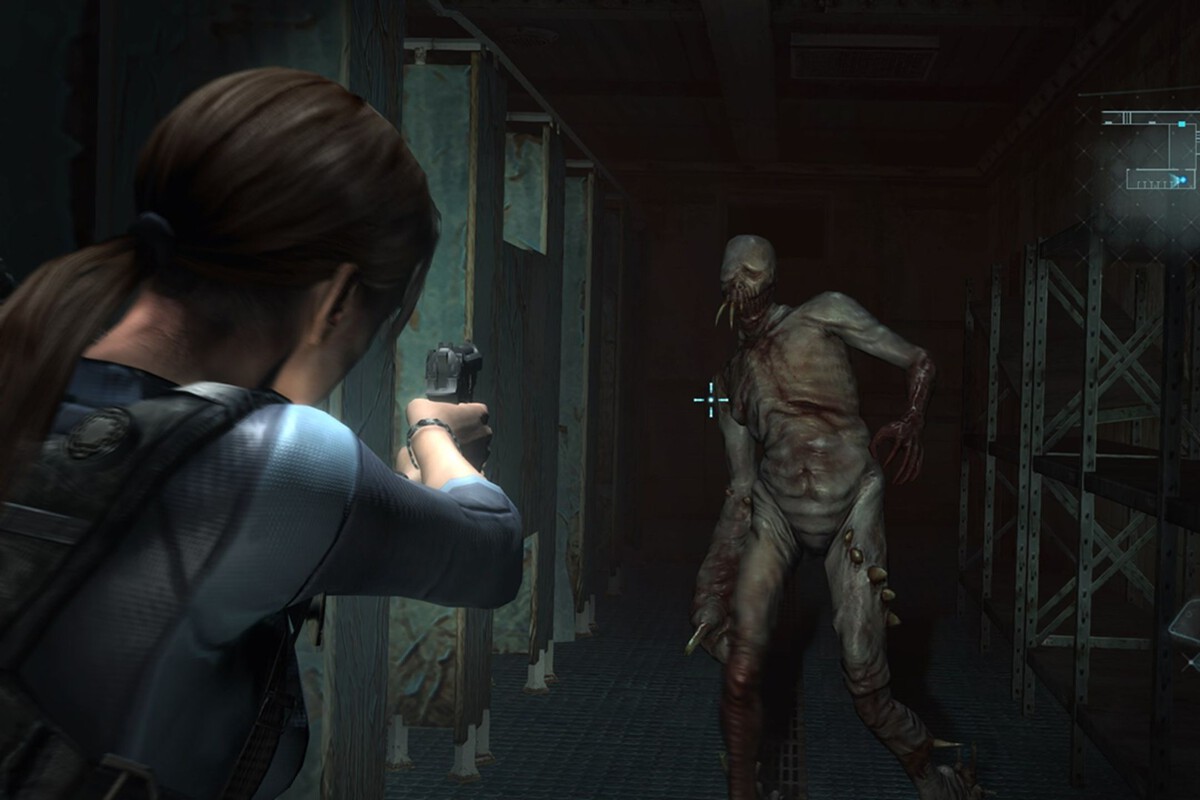Click the cyan room marker on minimap
Screen dimensions: 1200x800
[1182, 123]
